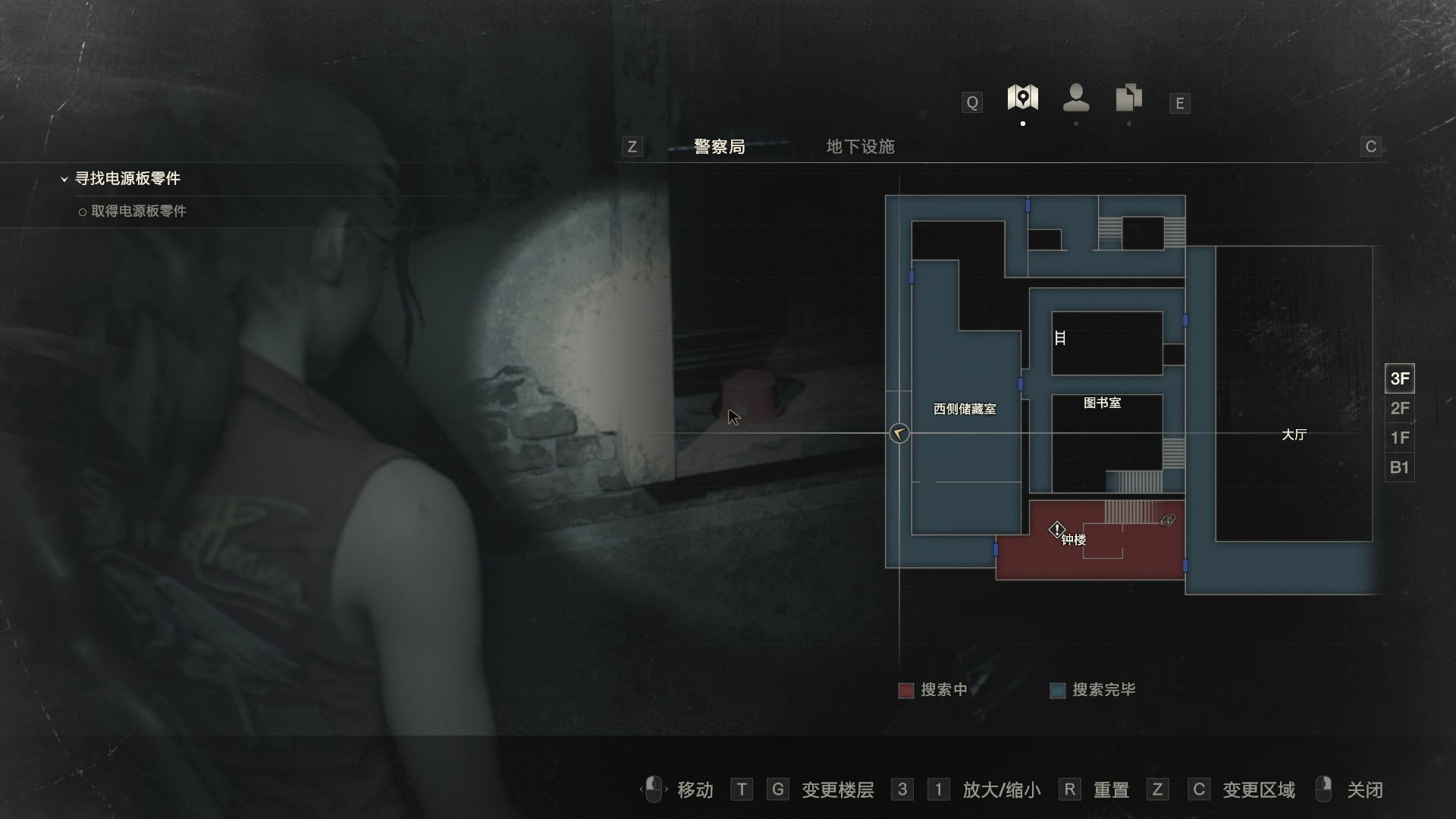Image resolution: width=1456 pixels, height=819 pixels.
Task: Switch to the 地下设施 area tab
Action: point(860,147)
